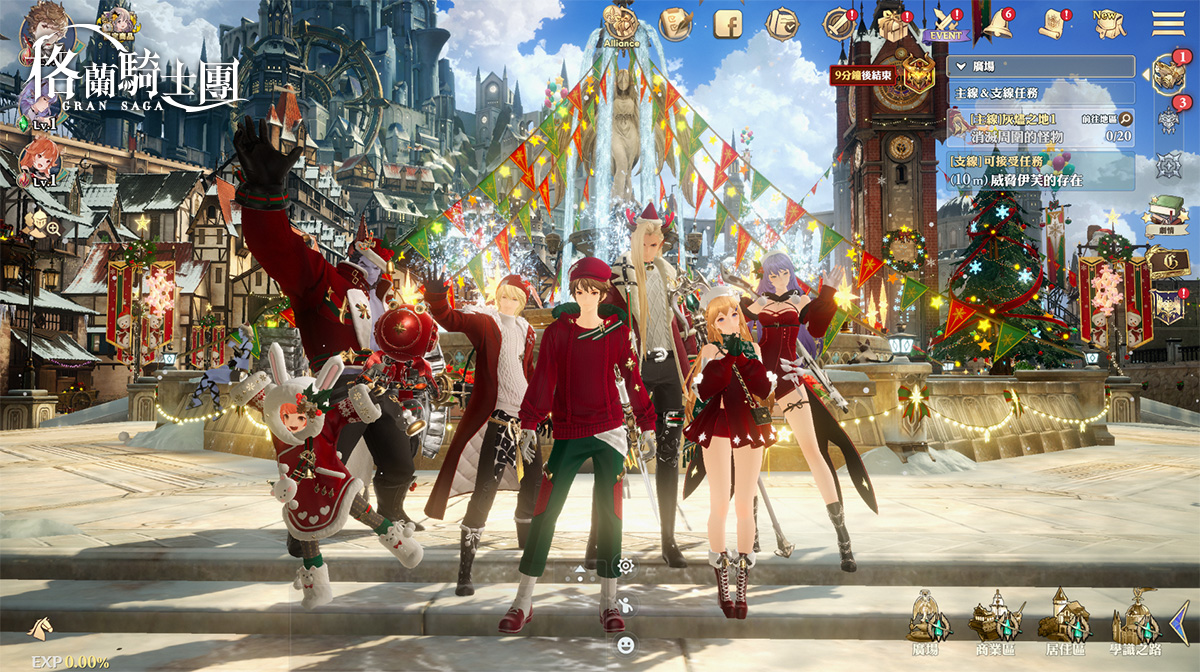The height and width of the screenshot is (672, 1200).
Task: Open the gift box rewards
Action: [x=891, y=24]
